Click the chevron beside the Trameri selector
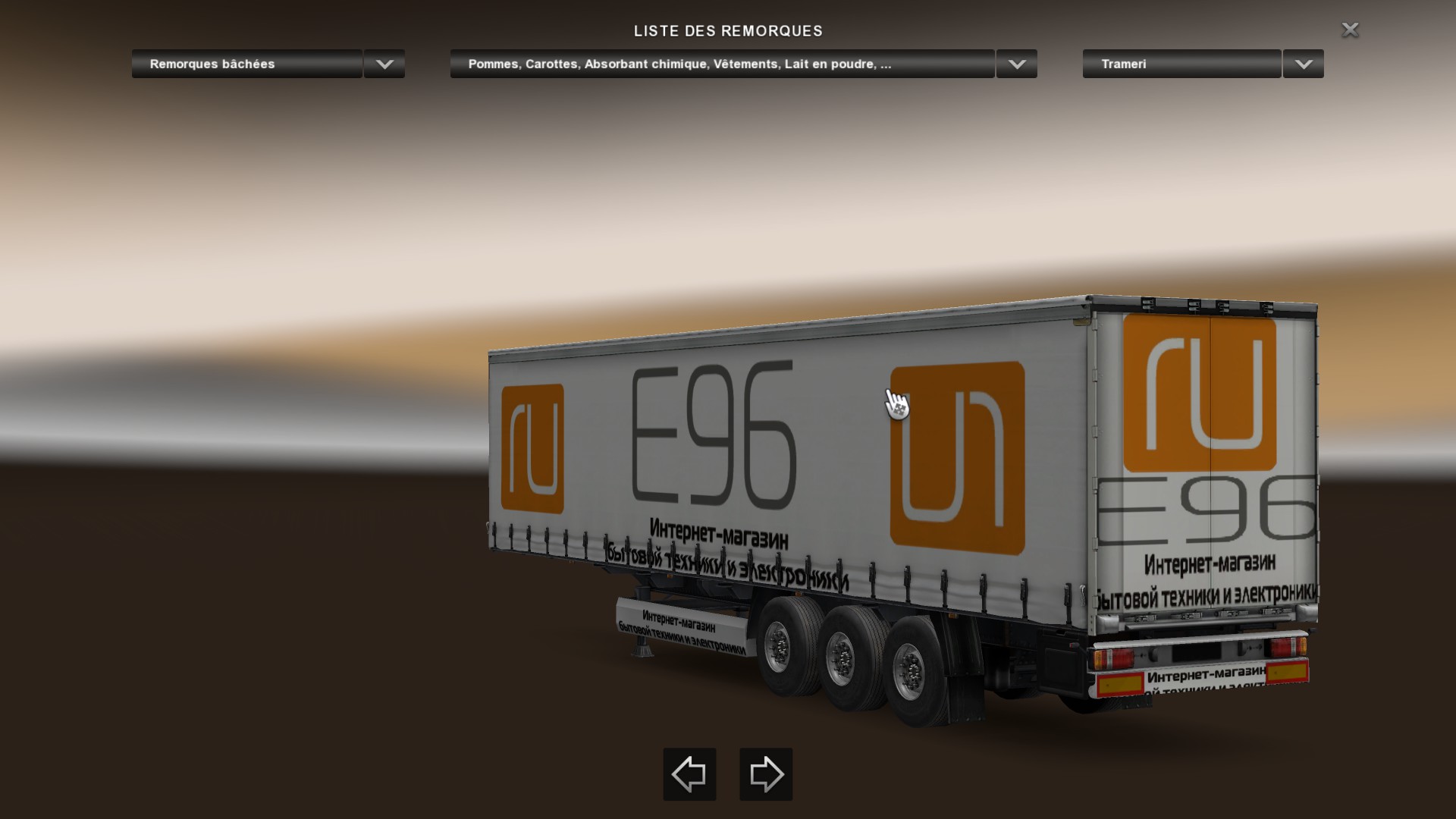Image resolution: width=1456 pixels, height=819 pixels. [x=1303, y=64]
